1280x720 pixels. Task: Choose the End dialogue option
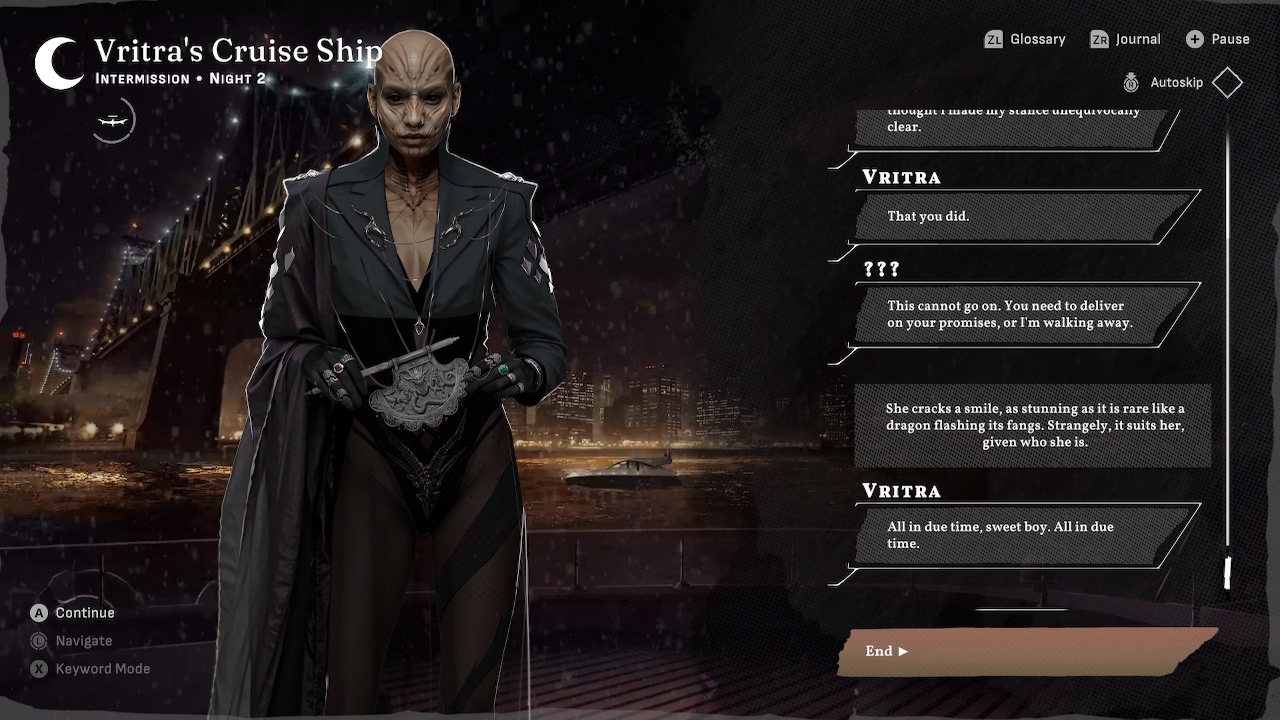[1027, 651]
